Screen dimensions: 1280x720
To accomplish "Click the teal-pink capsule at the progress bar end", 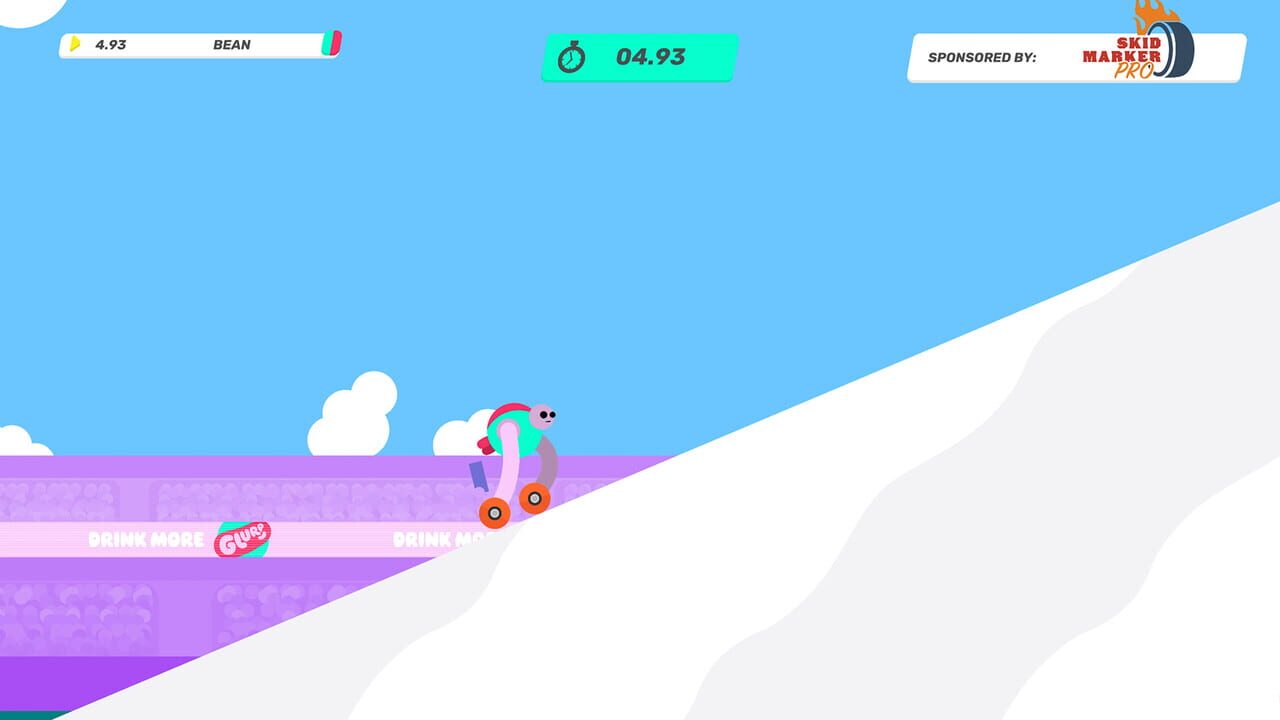I will click(x=335, y=44).
